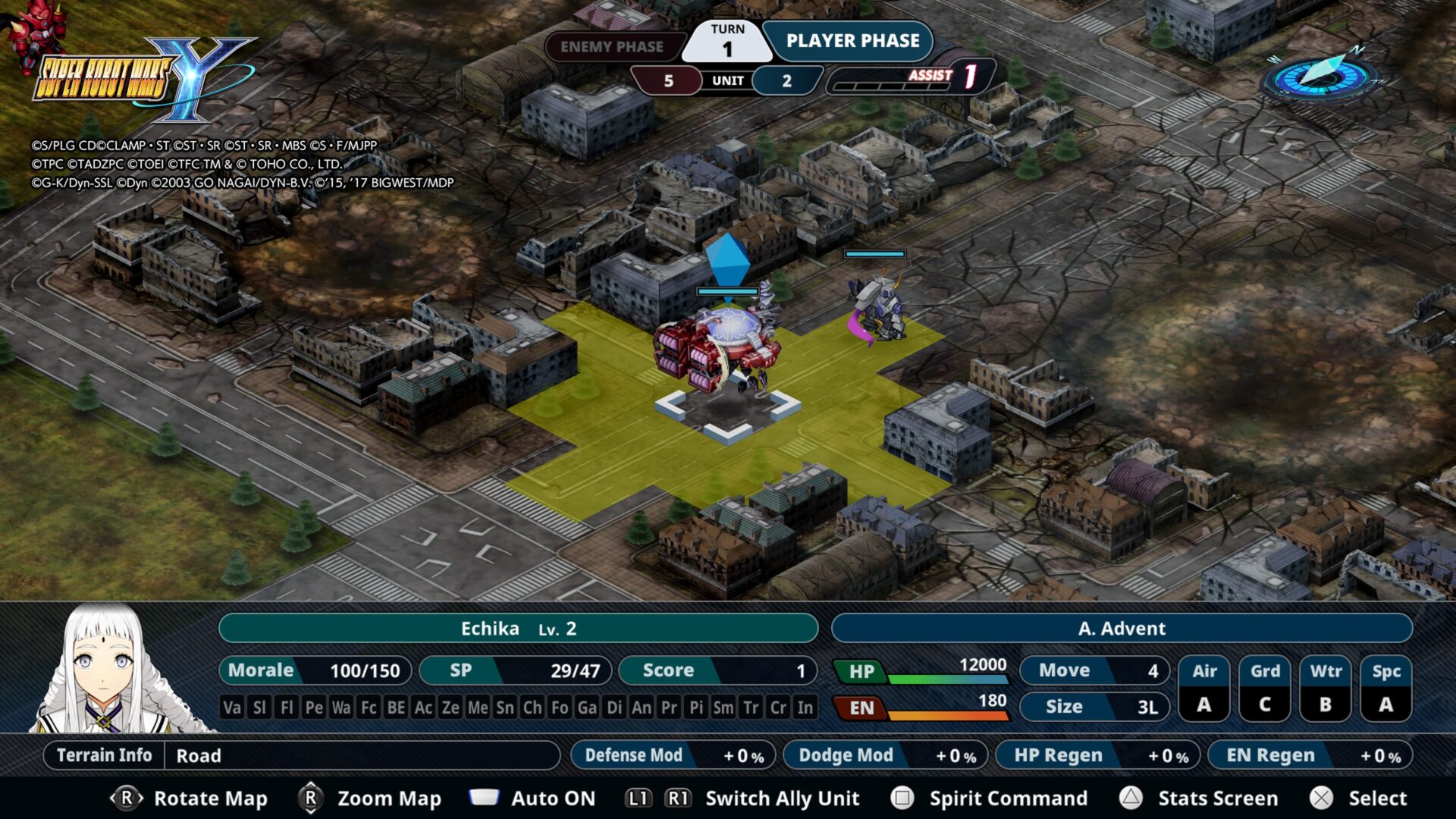This screenshot has width=1456, height=819.
Task: Select the Echika Lv. 2 name bar
Action: pos(518,629)
